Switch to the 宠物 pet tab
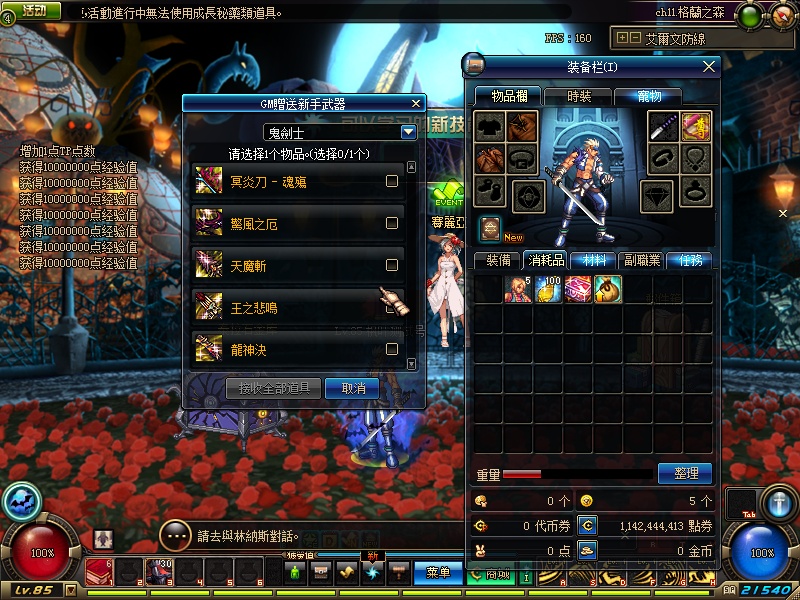This screenshot has width=800, height=600. tap(645, 96)
